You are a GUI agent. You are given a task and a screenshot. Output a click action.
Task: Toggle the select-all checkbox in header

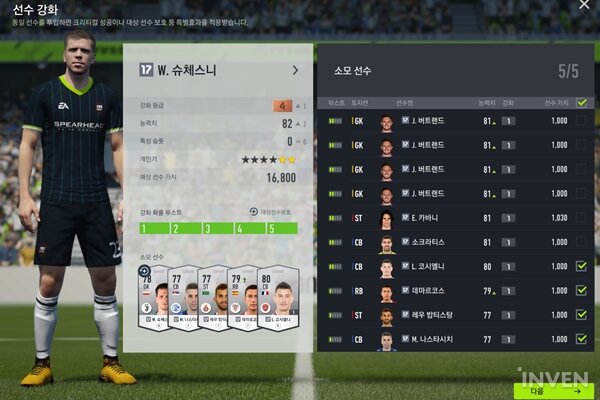(581, 102)
